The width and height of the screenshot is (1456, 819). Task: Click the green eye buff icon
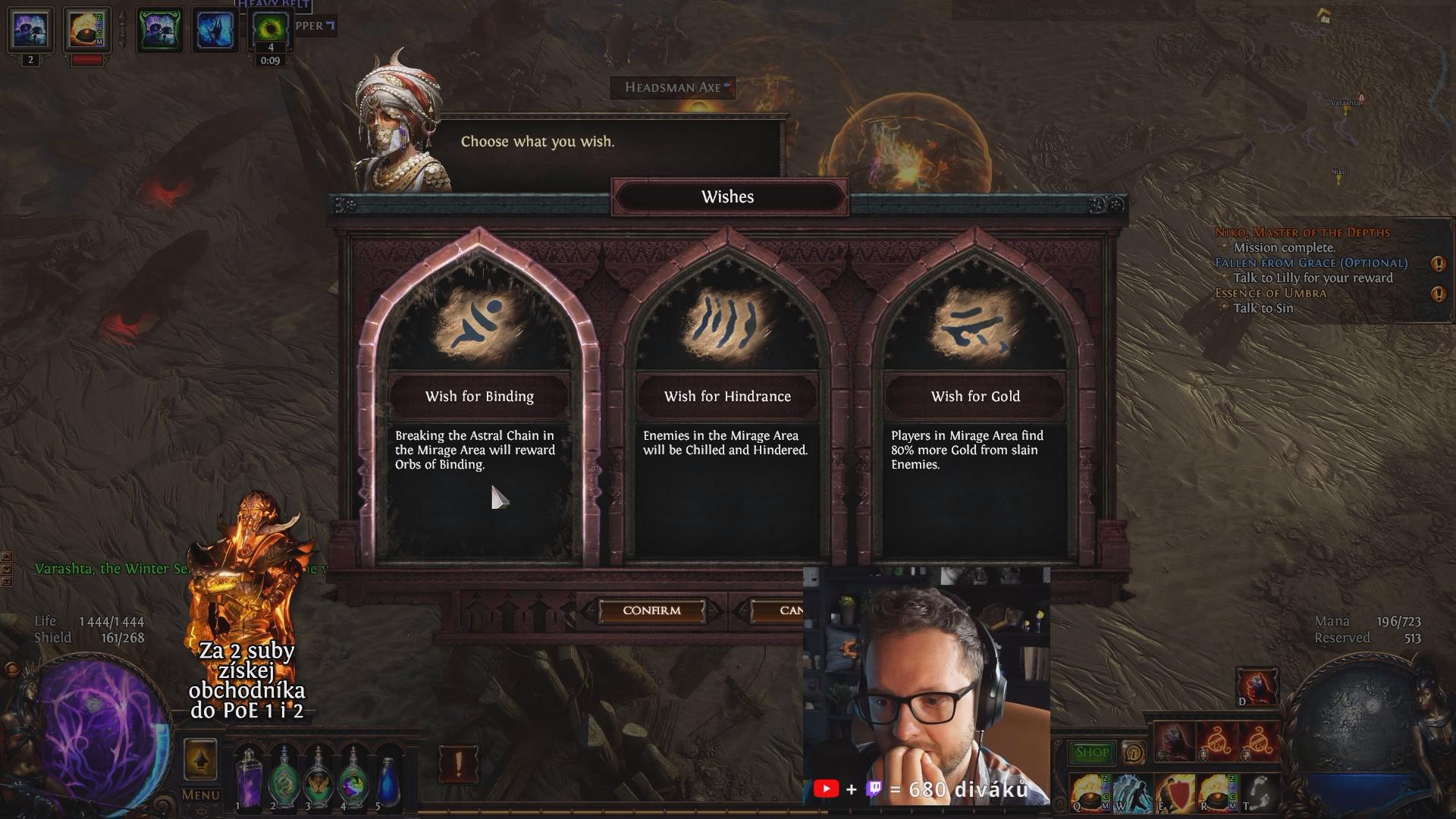(270, 30)
